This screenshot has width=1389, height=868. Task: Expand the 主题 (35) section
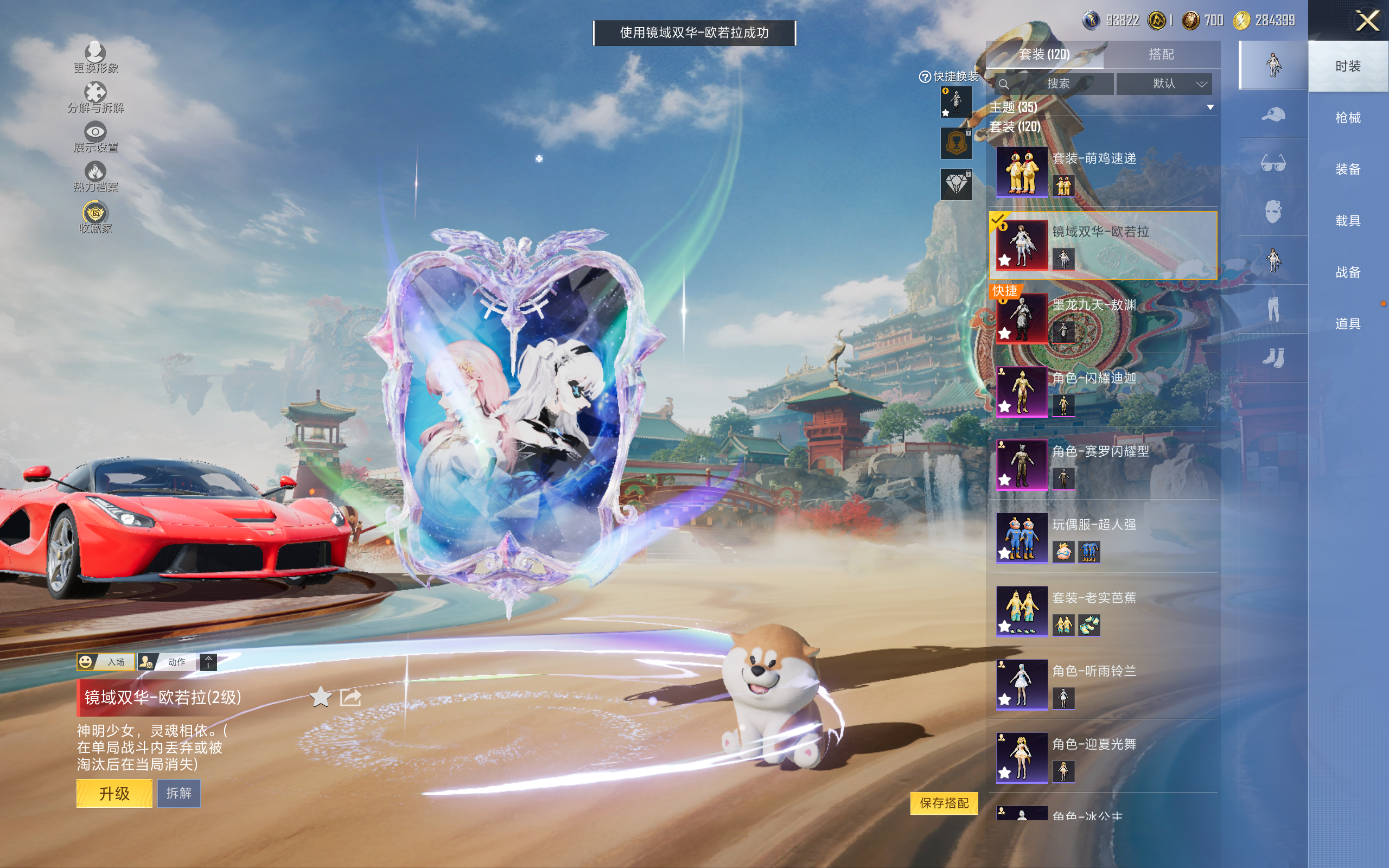pyautogui.click(x=1210, y=107)
